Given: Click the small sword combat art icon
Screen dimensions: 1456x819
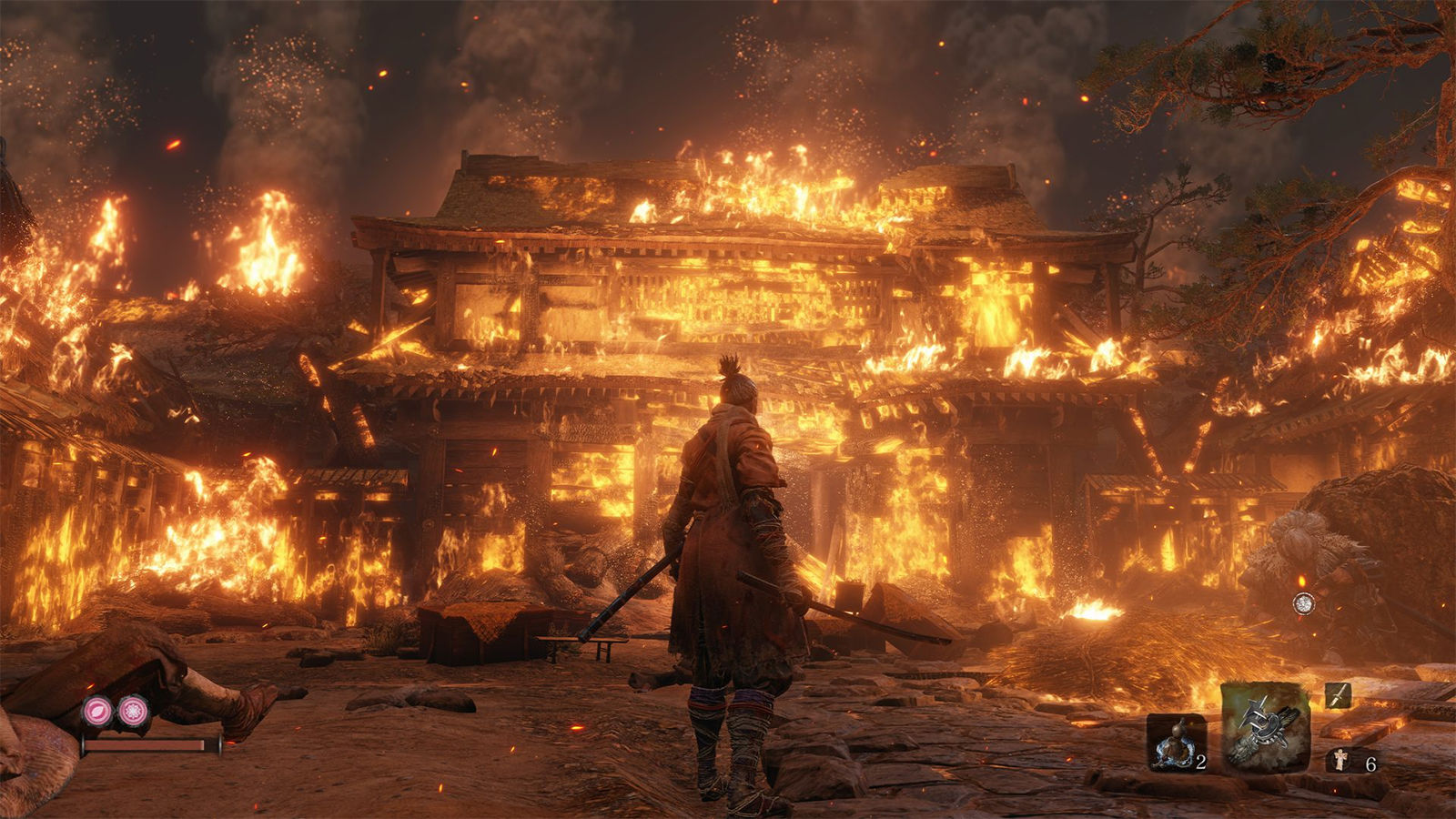Looking at the screenshot, I should coord(1337,696).
